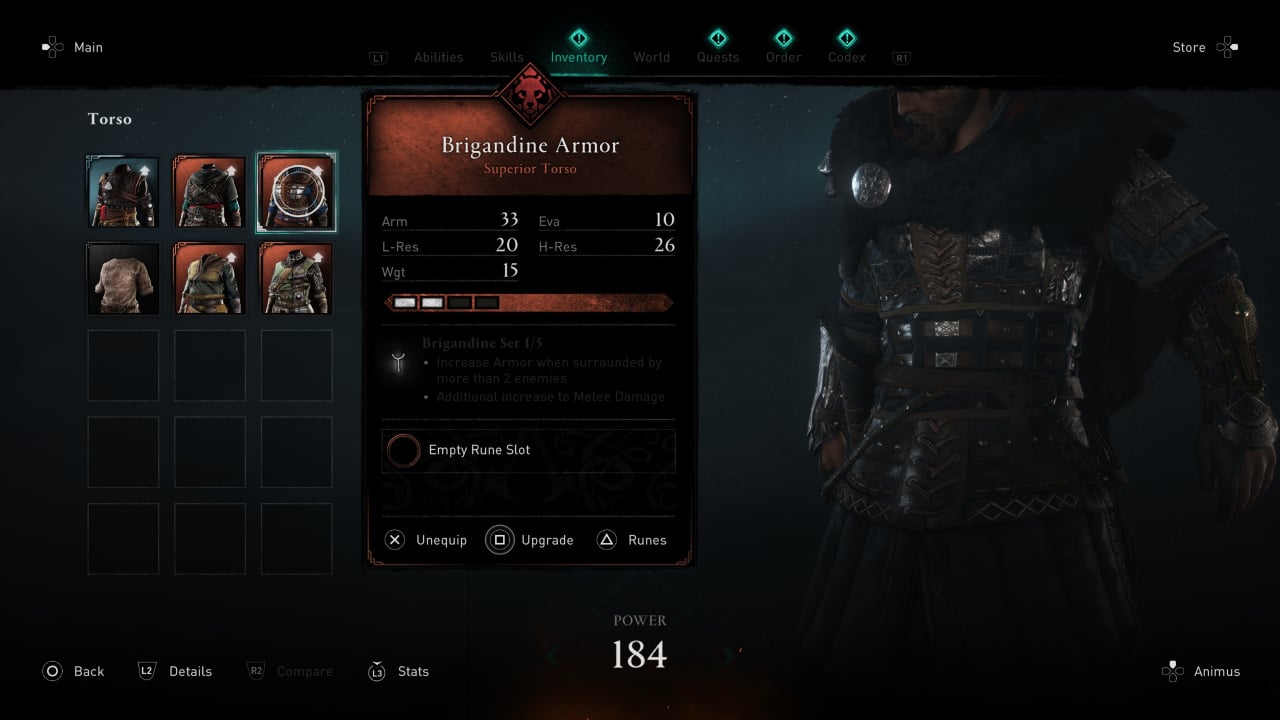
Task: Show the Codex tab
Action: click(846, 57)
